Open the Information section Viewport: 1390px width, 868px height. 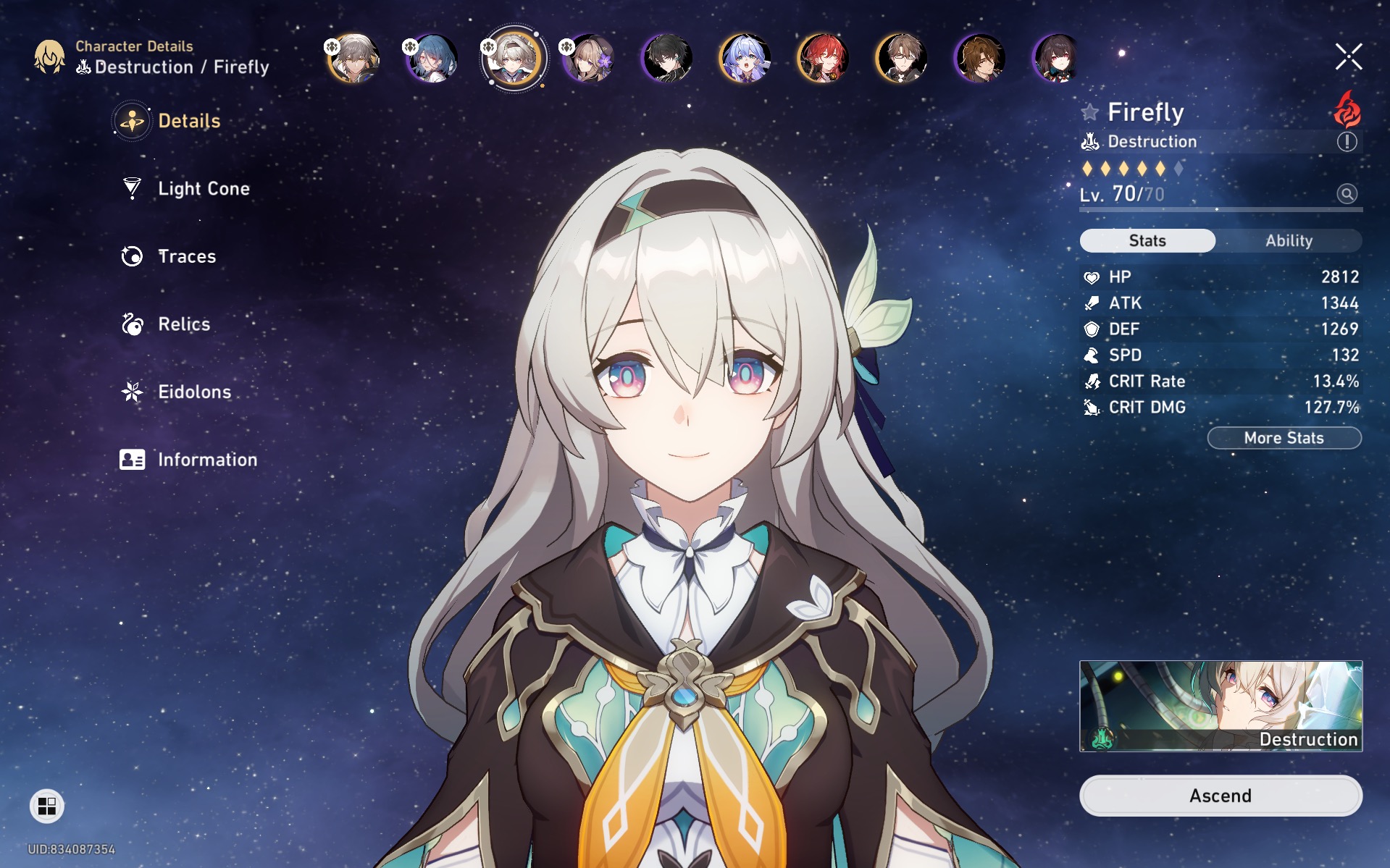(206, 459)
